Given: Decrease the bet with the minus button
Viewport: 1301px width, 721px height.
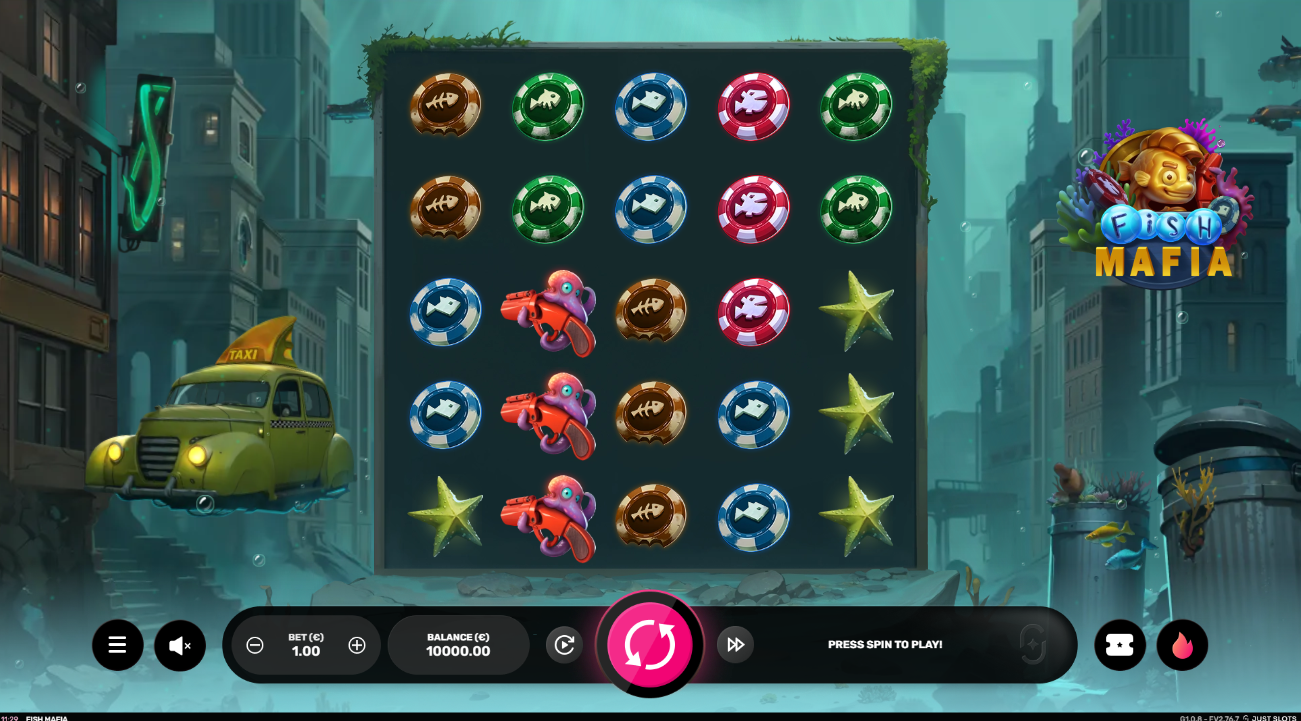Looking at the screenshot, I should (255, 645).
